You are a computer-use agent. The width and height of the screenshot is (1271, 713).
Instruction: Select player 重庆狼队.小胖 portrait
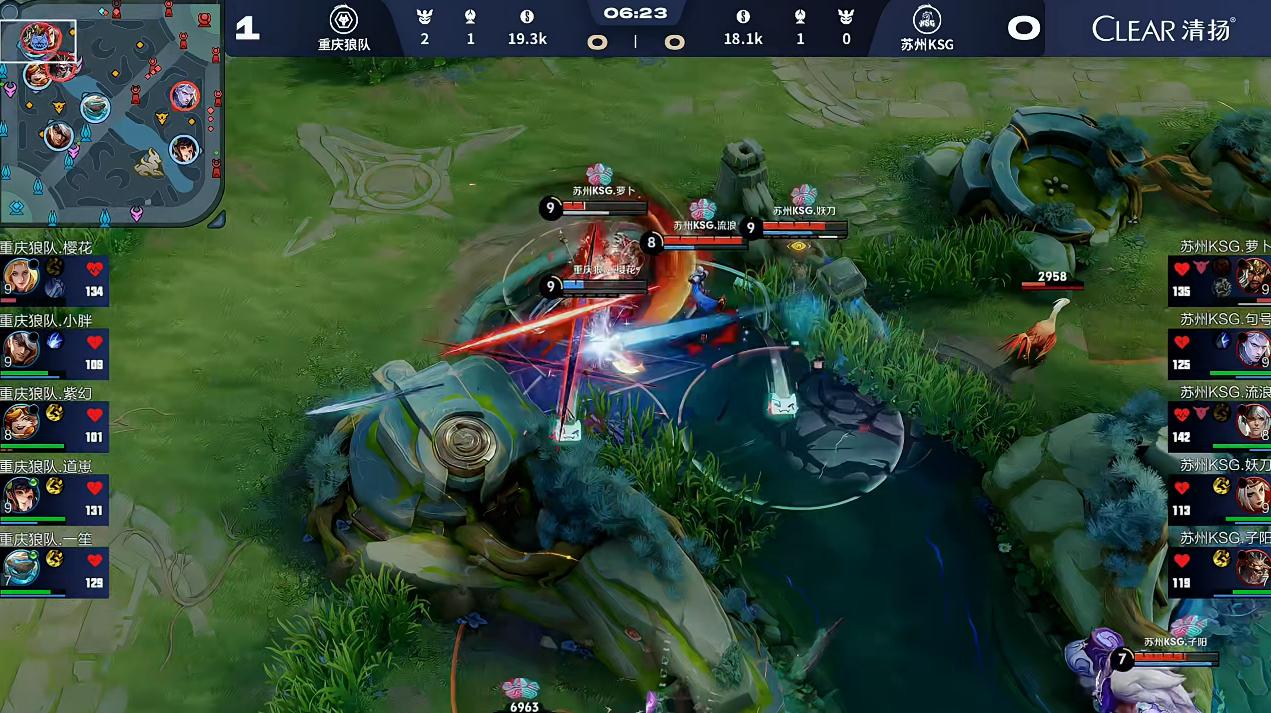tap(20, 349)
